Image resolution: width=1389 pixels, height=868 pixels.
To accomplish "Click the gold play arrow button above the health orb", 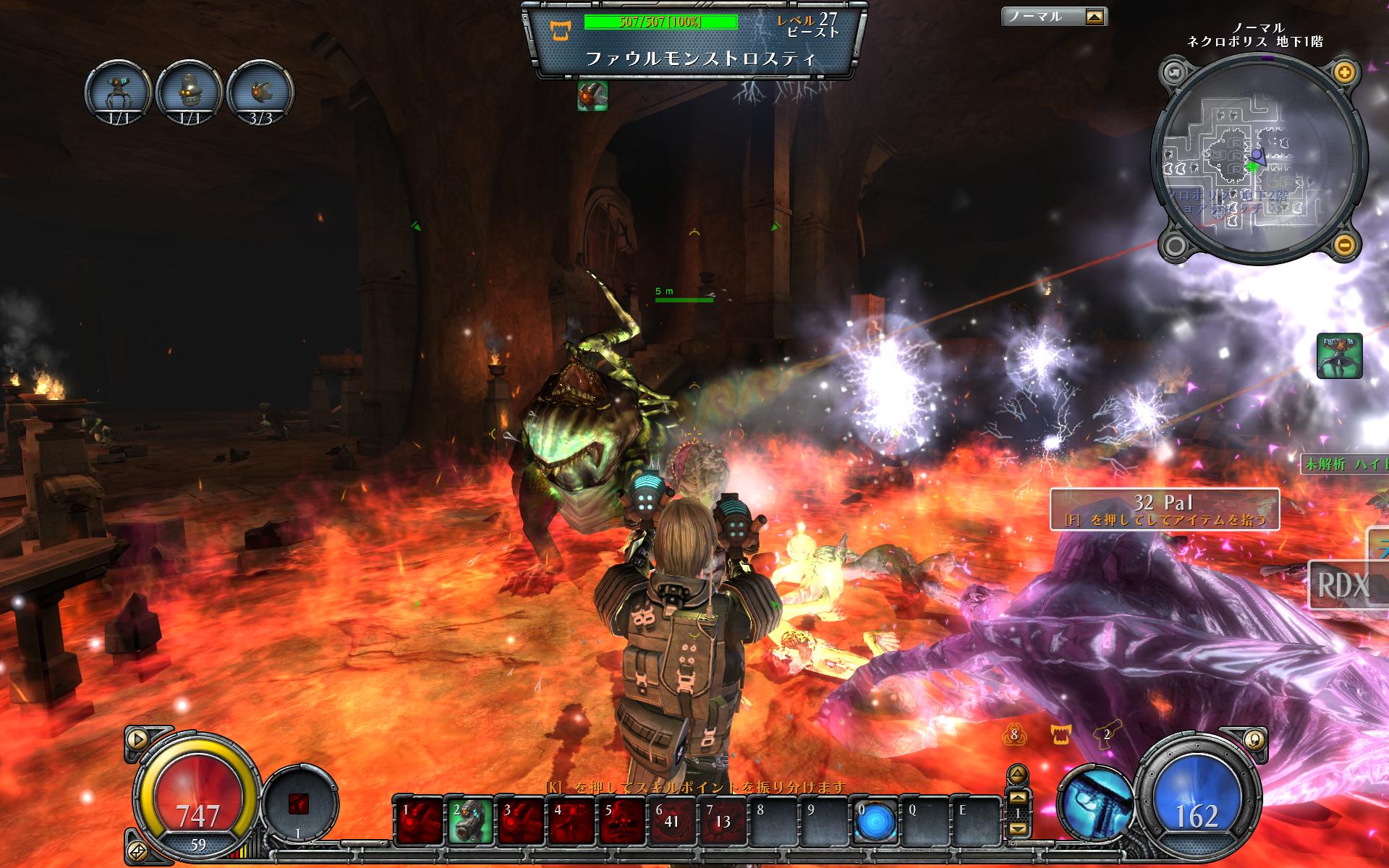I will point(136,739).
